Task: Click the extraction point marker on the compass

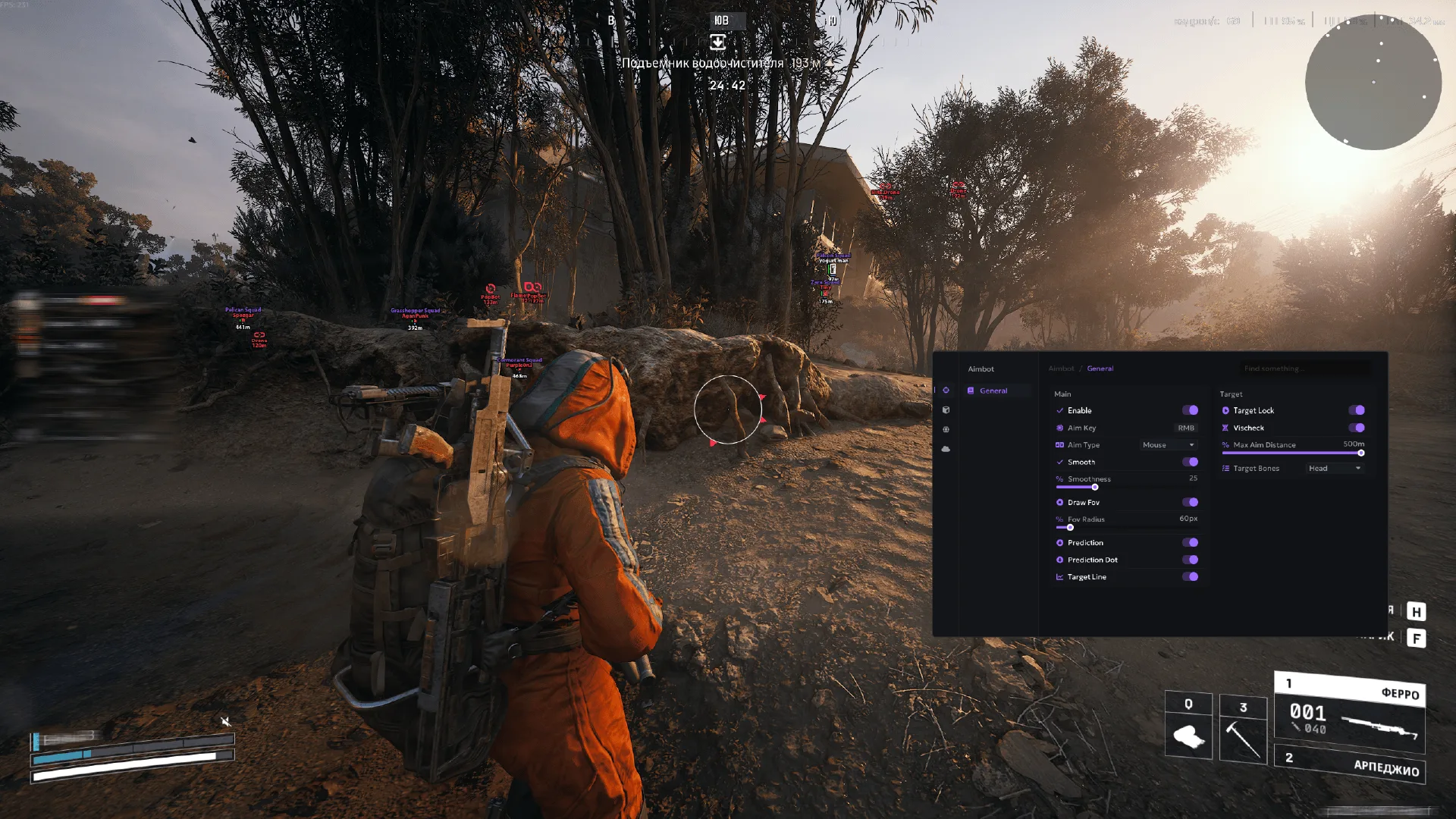Action: click(x=718, y=42)
